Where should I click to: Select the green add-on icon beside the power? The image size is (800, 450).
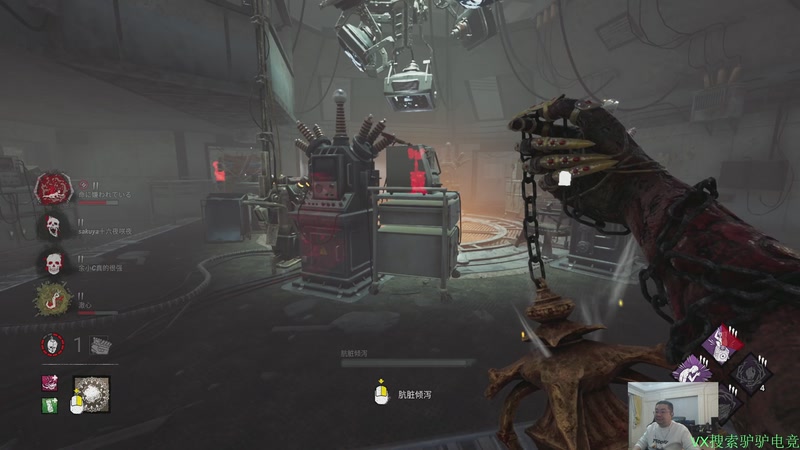(49, 405)
